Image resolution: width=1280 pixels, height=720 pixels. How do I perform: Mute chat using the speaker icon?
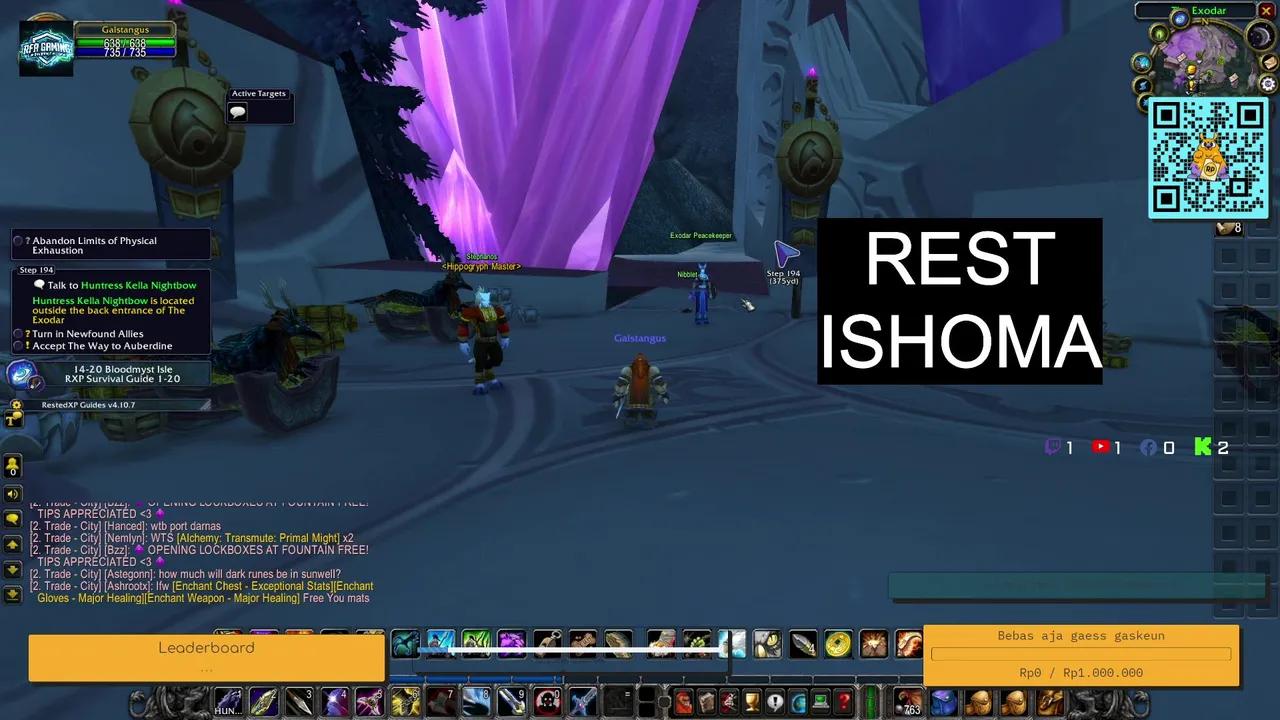click(12, 492)
